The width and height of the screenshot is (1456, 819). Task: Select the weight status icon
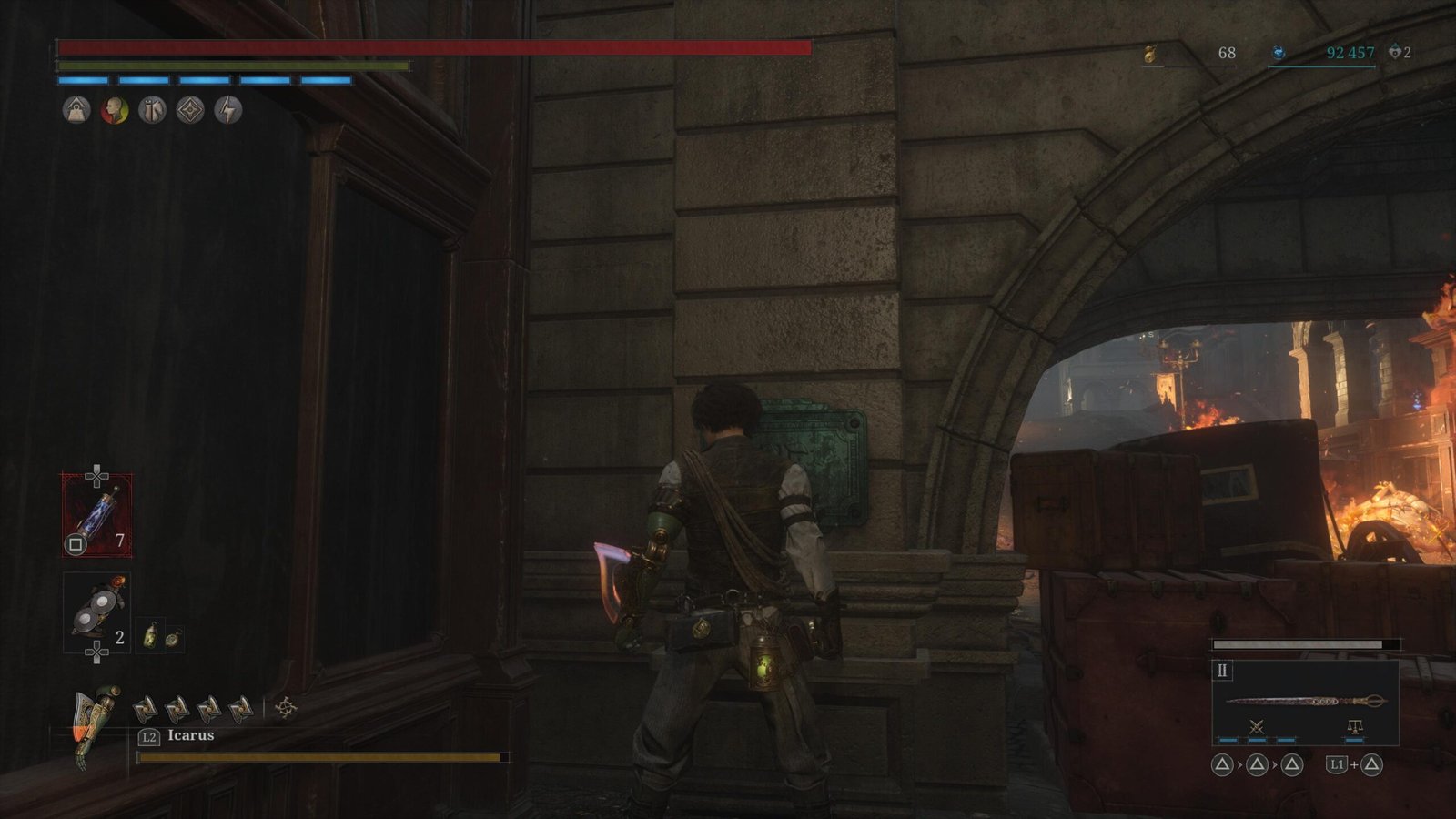(x=76, y=110)
